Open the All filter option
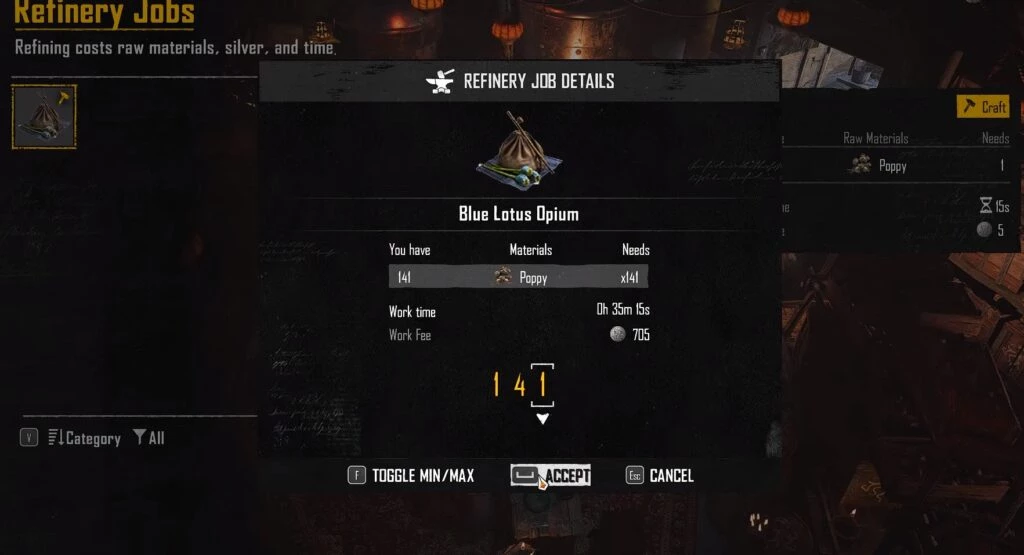1024x555 pixels. [x=149, y=438]
